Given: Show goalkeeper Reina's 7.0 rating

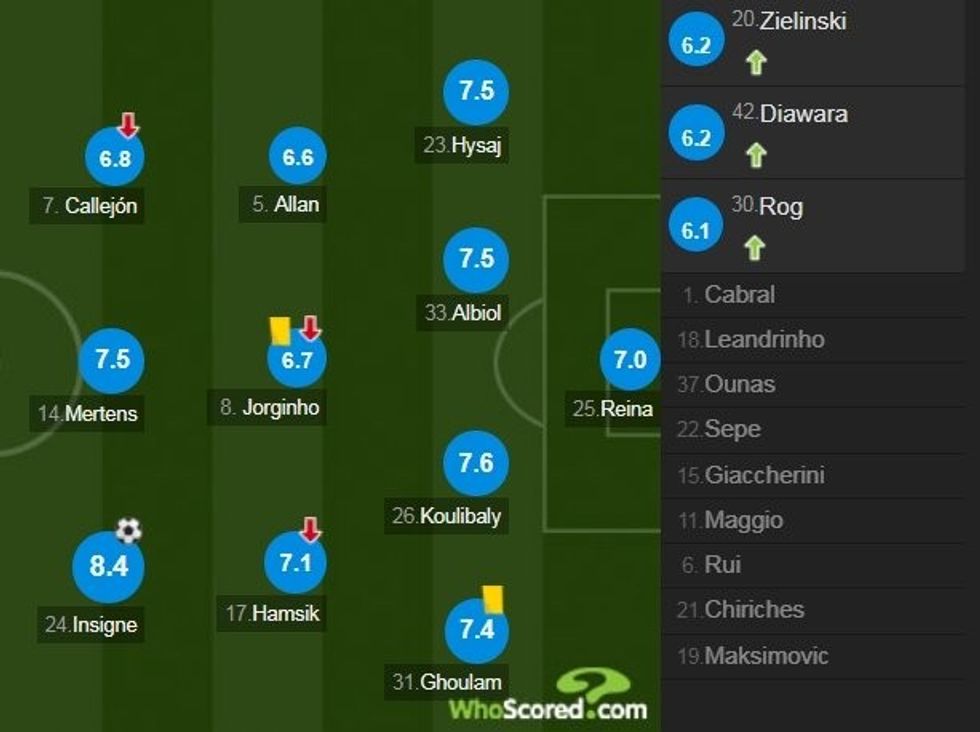Looking at the screenshot, I should [630, 360].
